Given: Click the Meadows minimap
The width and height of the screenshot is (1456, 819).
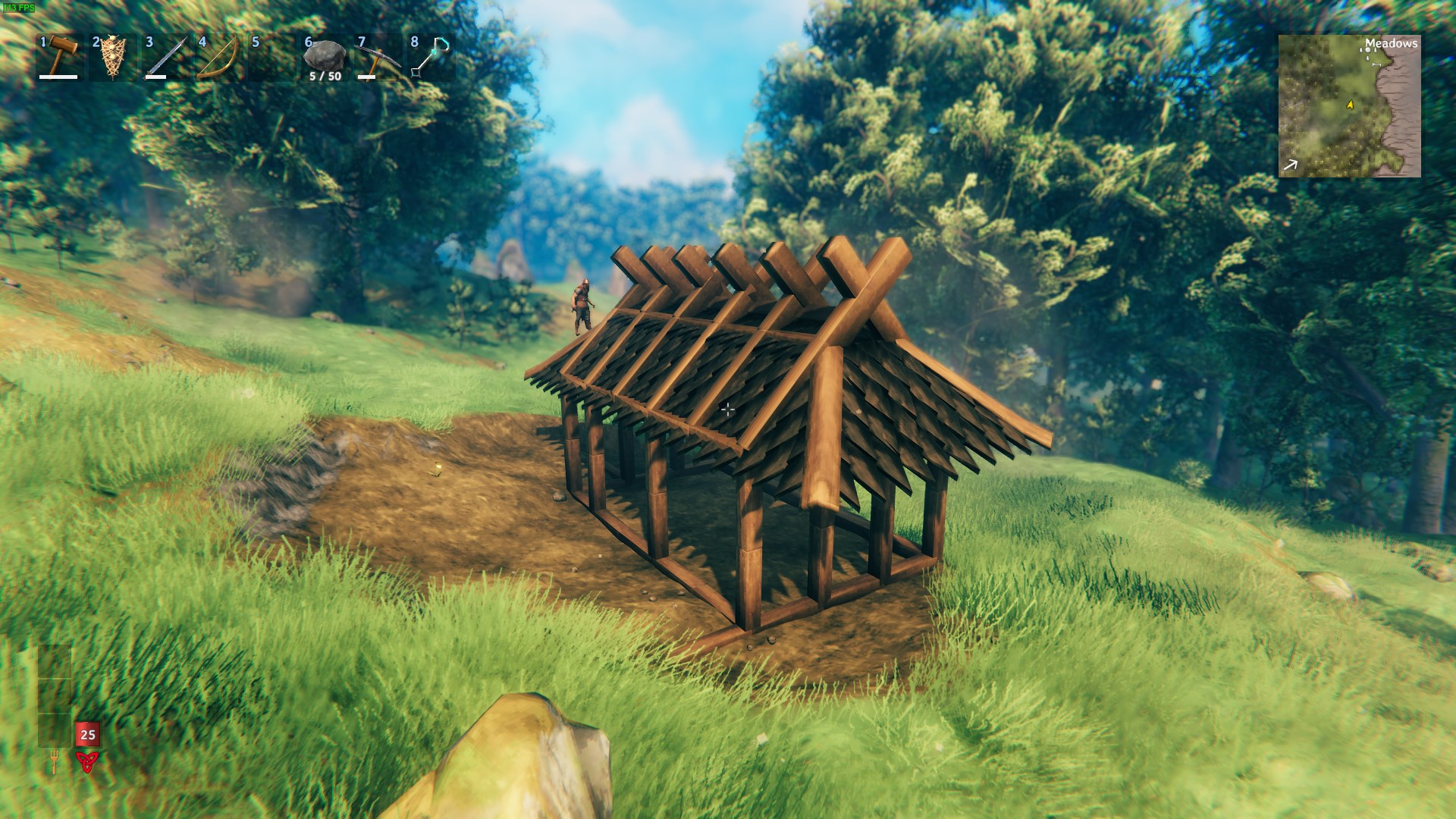Looking at the screenshot, I should click(x=1349, y=106).
